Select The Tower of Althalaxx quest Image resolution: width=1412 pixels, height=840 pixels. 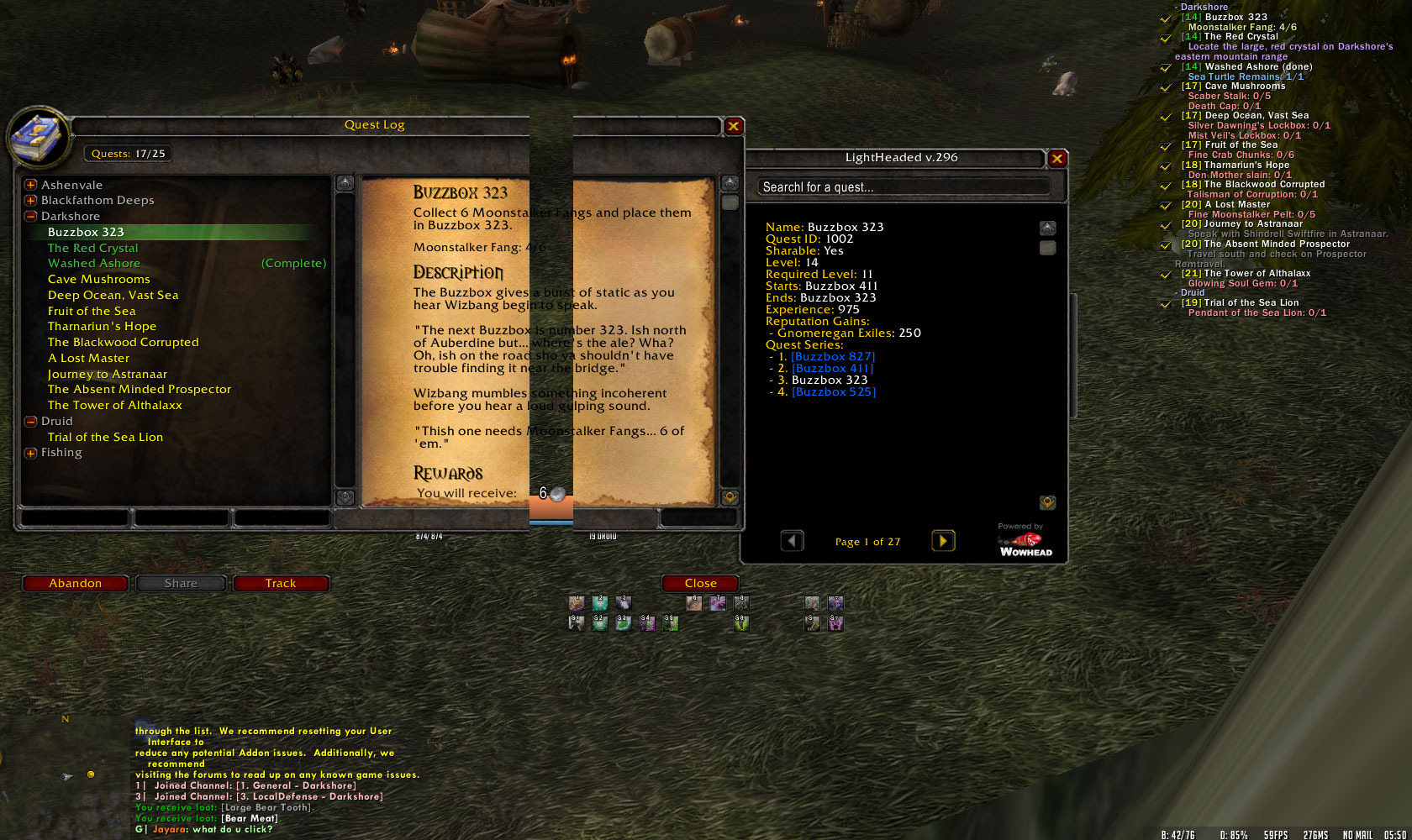pos(115,405)
